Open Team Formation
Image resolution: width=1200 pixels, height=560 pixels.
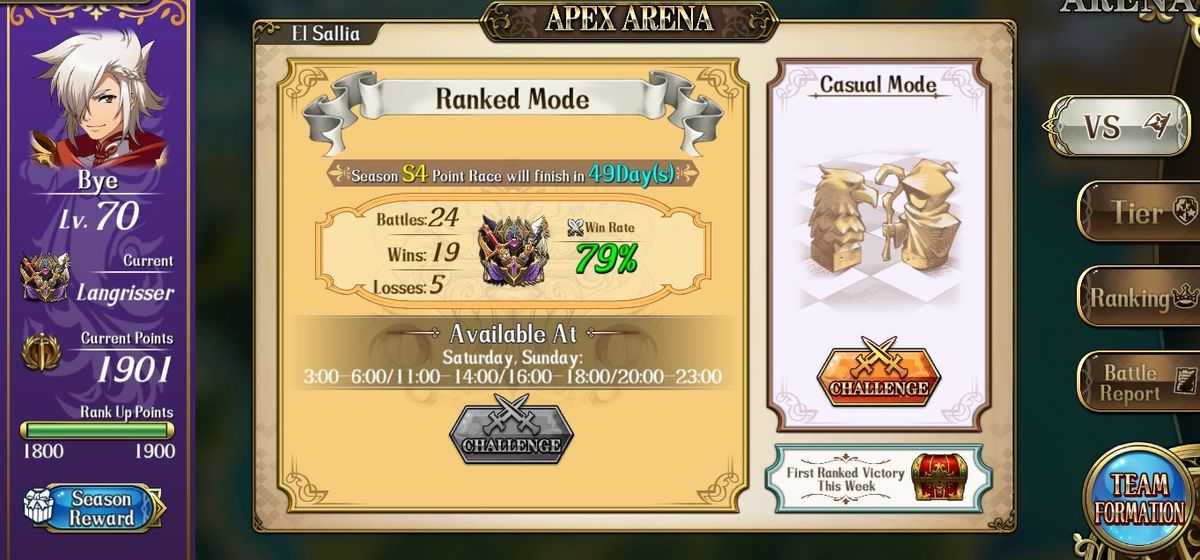tap(1139, 497)
